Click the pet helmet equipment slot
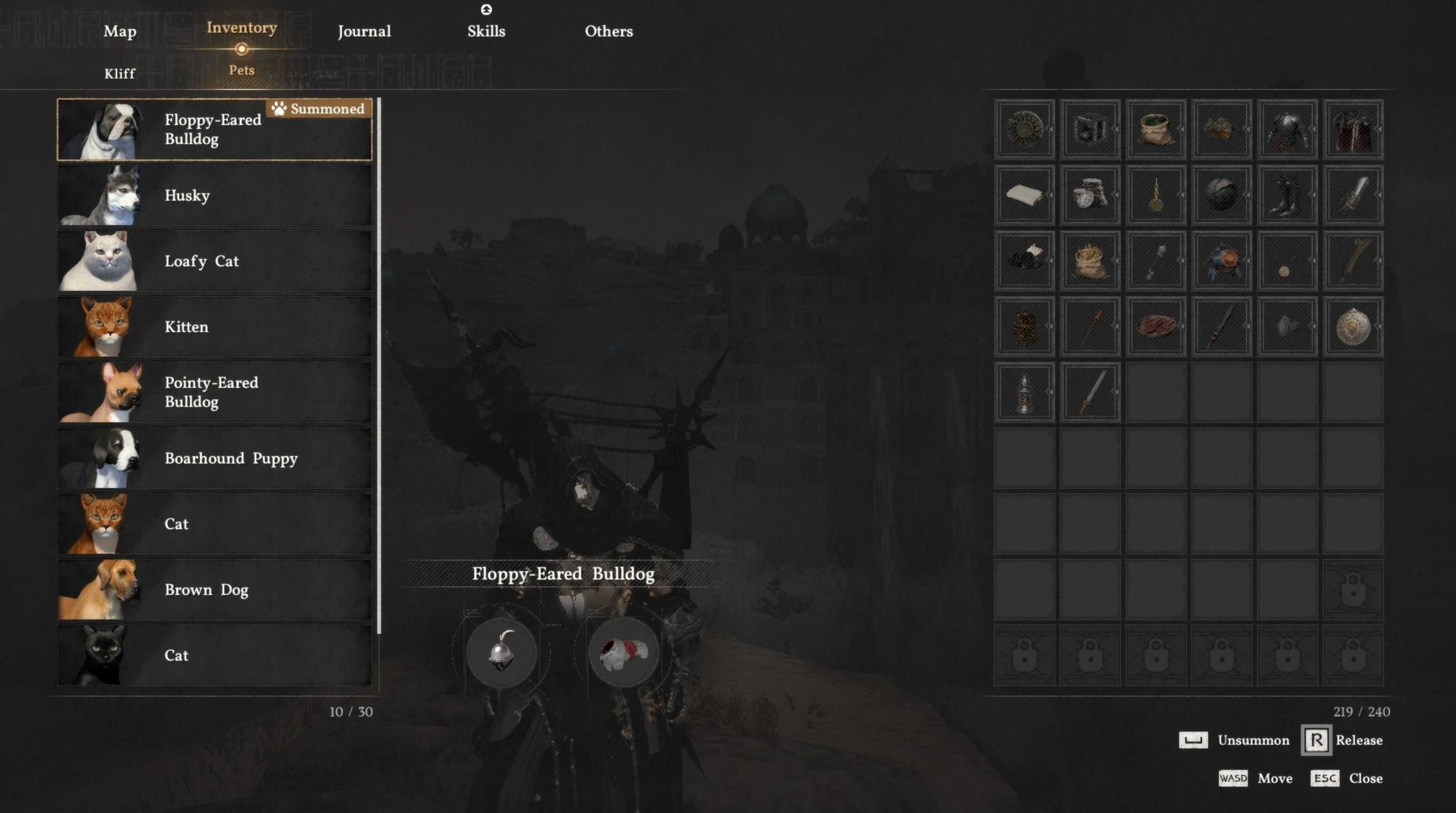 point(501,652)
